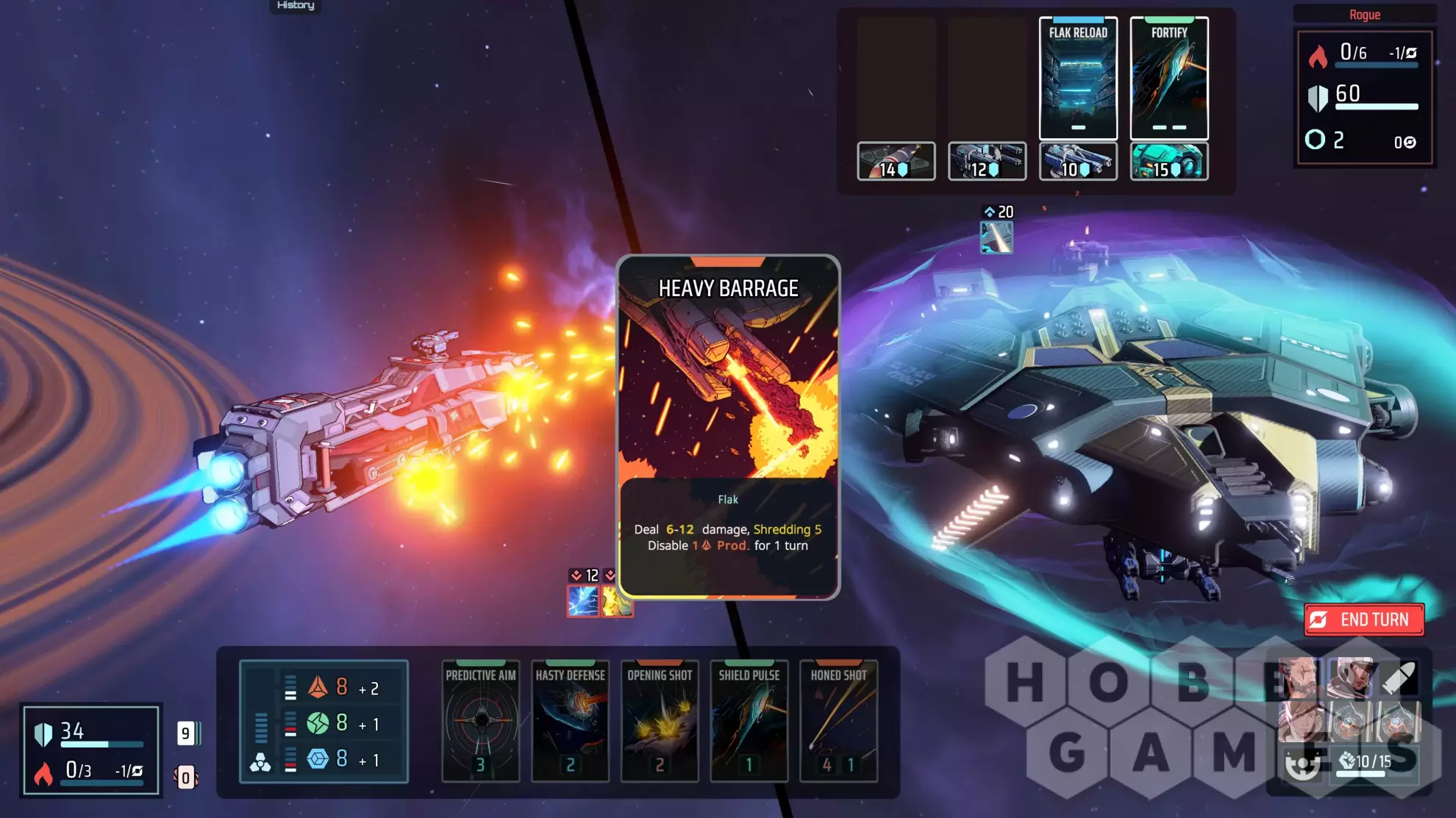Select the Shield Pulse card
The height and width of the screenshot is (818, 1456).
(749, 720)
